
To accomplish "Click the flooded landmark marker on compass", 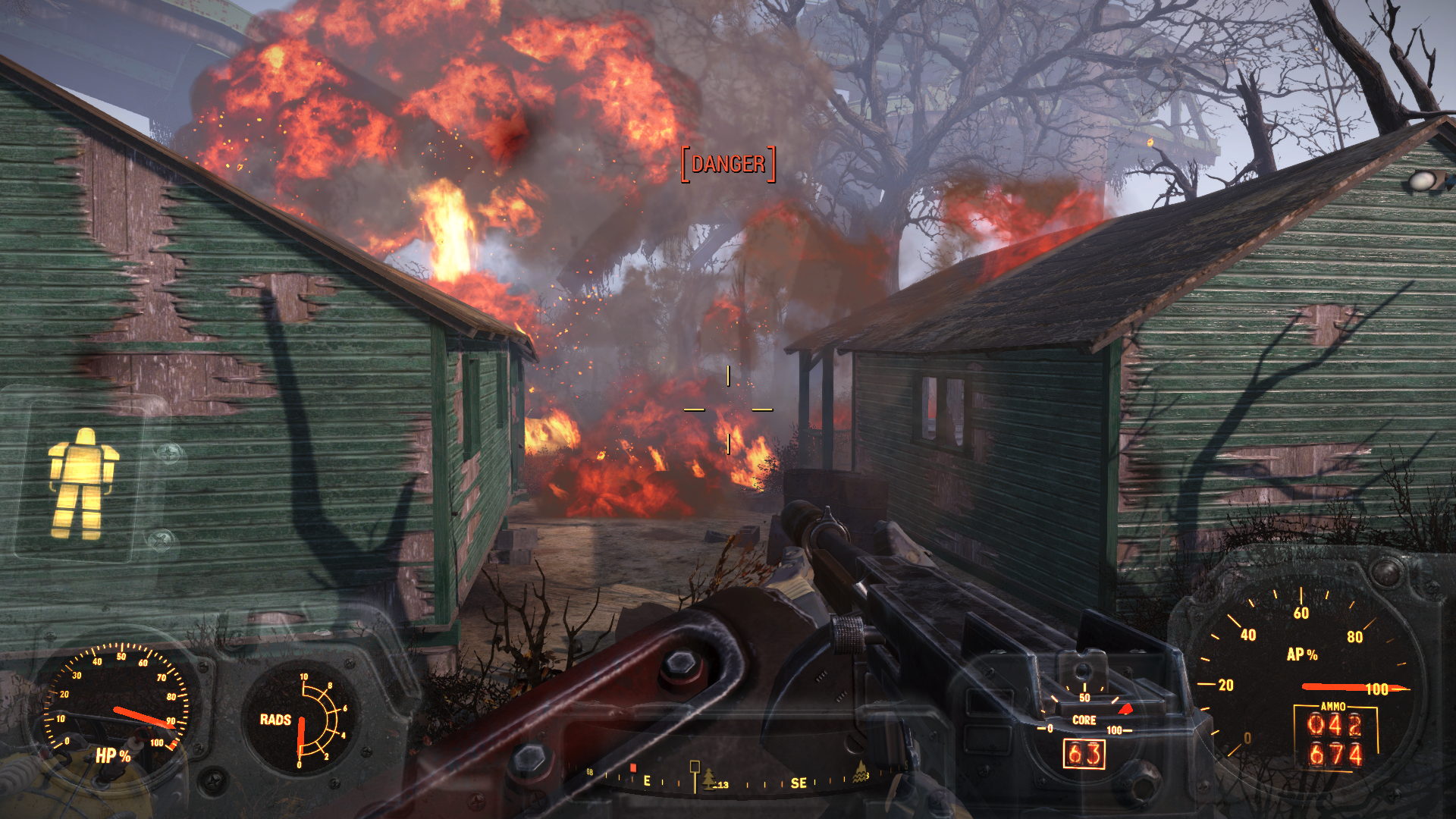I will pyautogui.click(x=861, y=773).
